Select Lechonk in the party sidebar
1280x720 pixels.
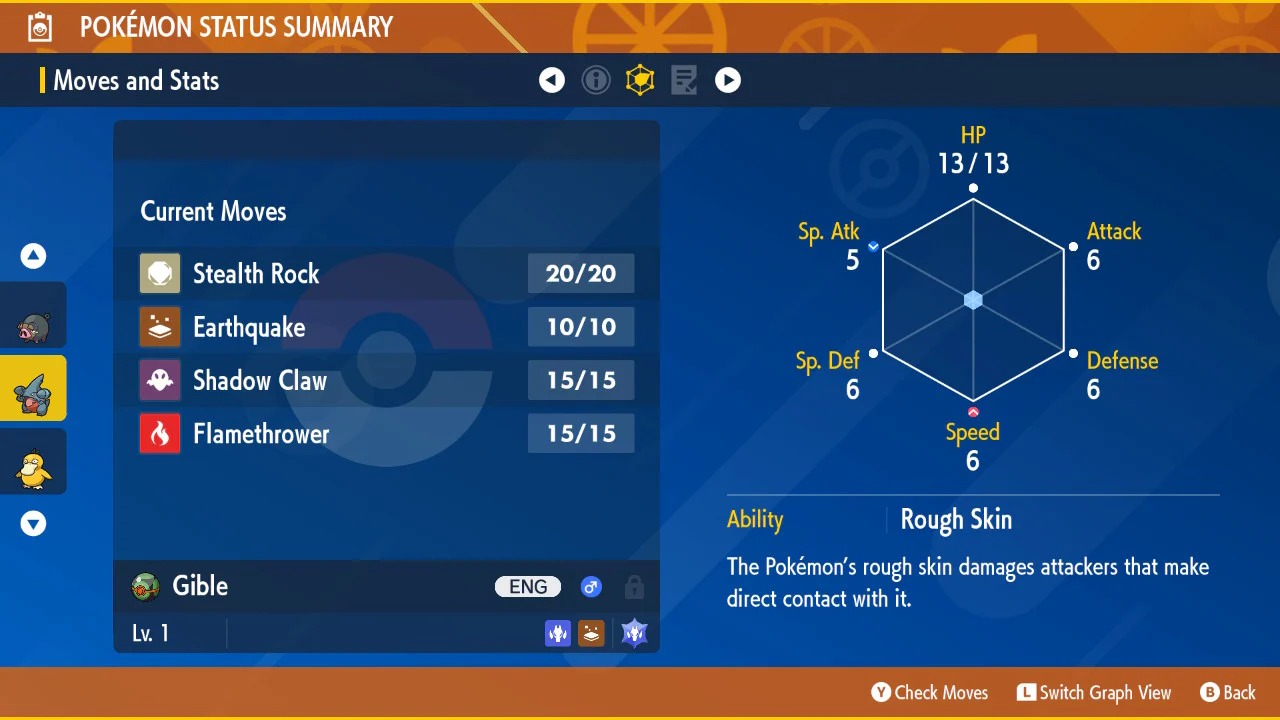click(x=33, y=316)
